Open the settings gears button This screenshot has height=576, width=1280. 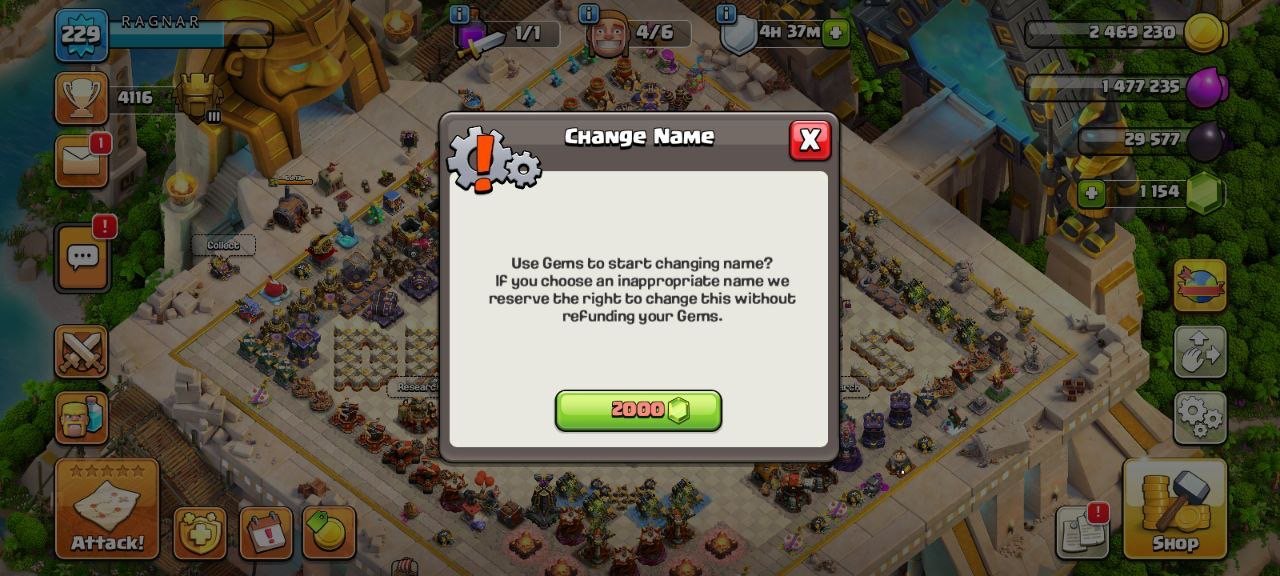click(x=1200, y=418)
